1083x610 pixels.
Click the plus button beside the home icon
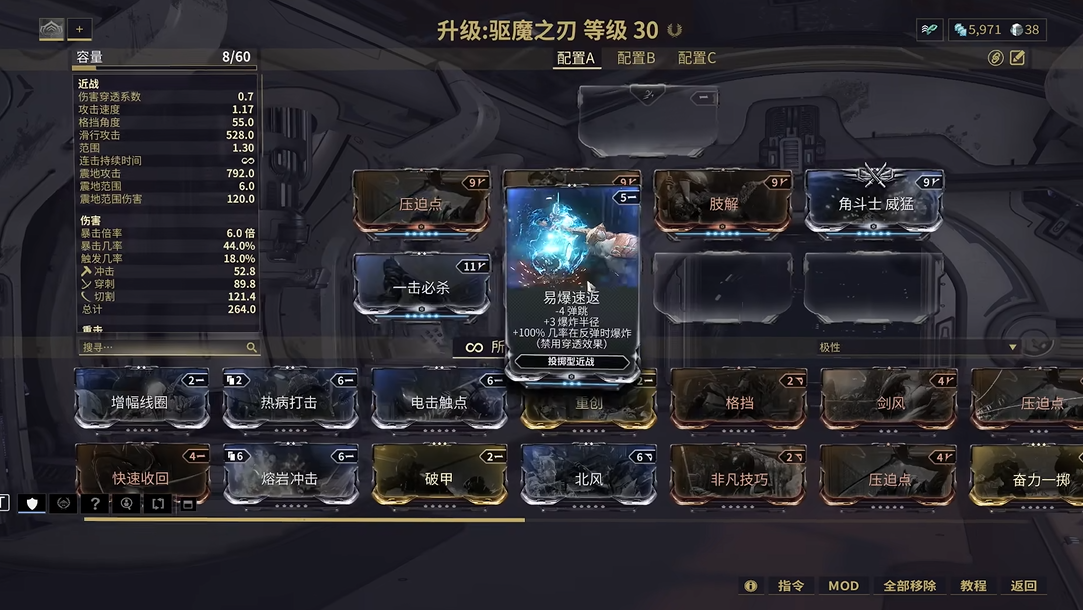coord(79,29)
